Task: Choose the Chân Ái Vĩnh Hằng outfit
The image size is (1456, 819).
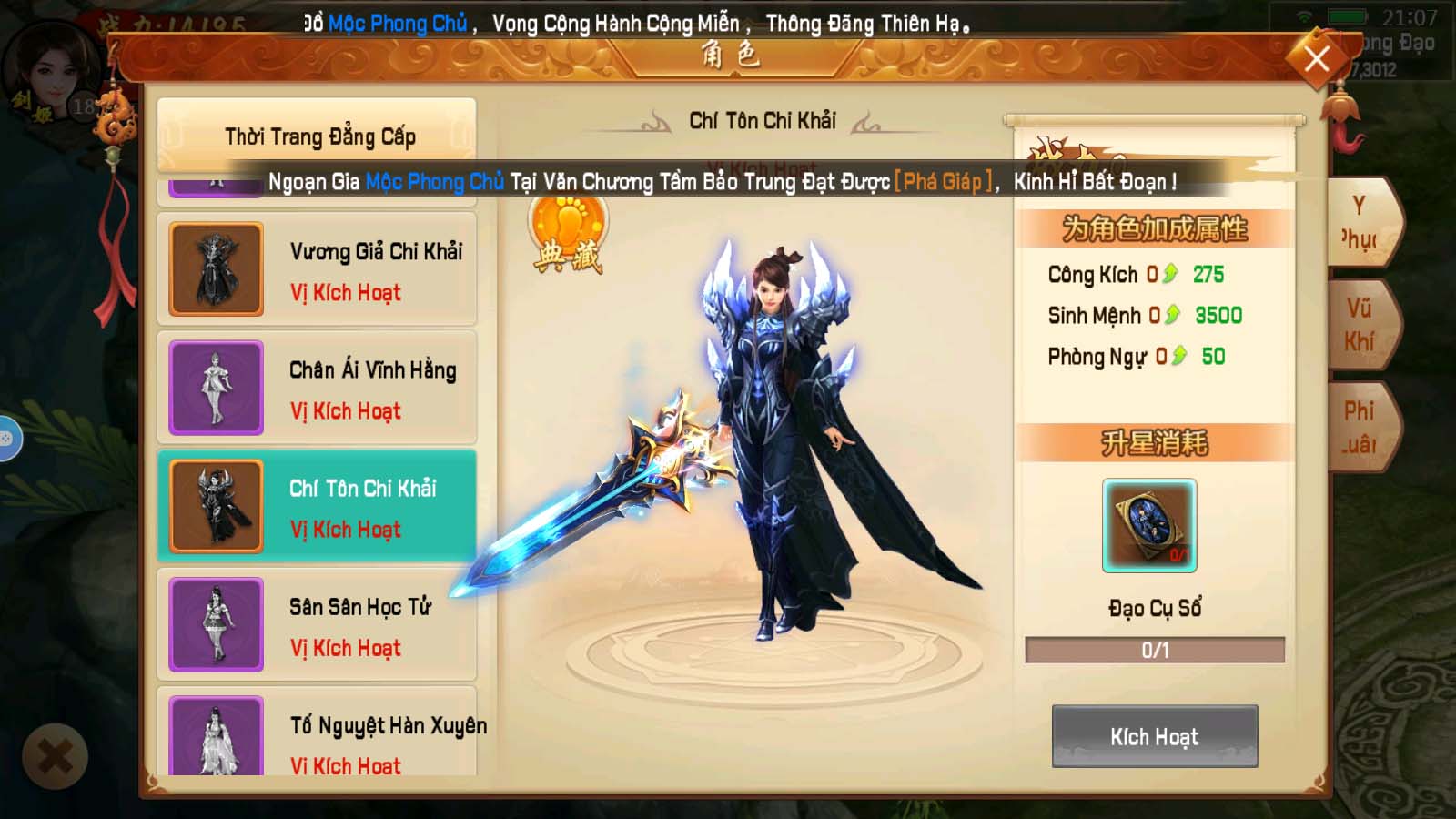Action: [318, 389]
